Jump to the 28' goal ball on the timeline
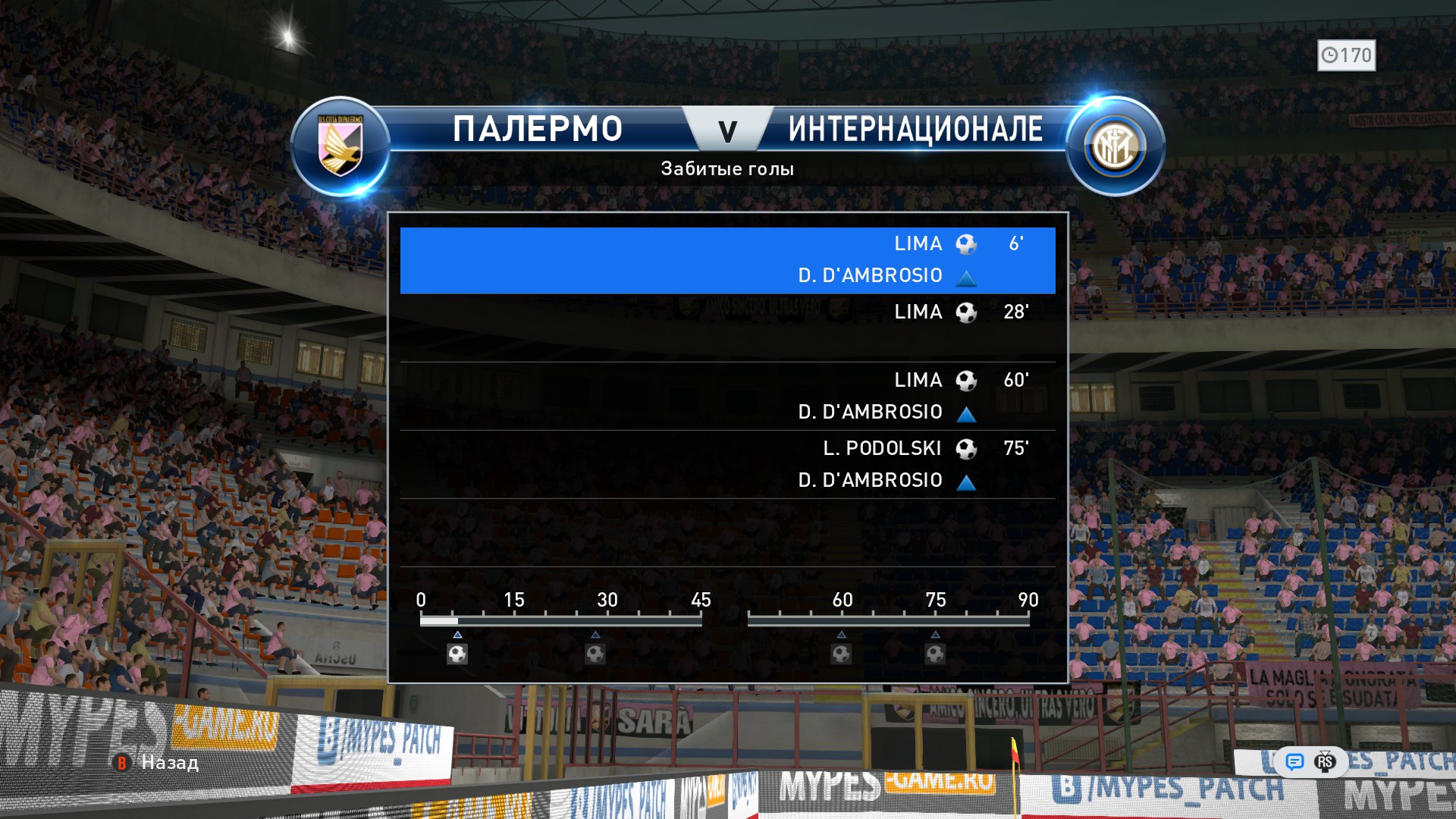 coord(595,654)
